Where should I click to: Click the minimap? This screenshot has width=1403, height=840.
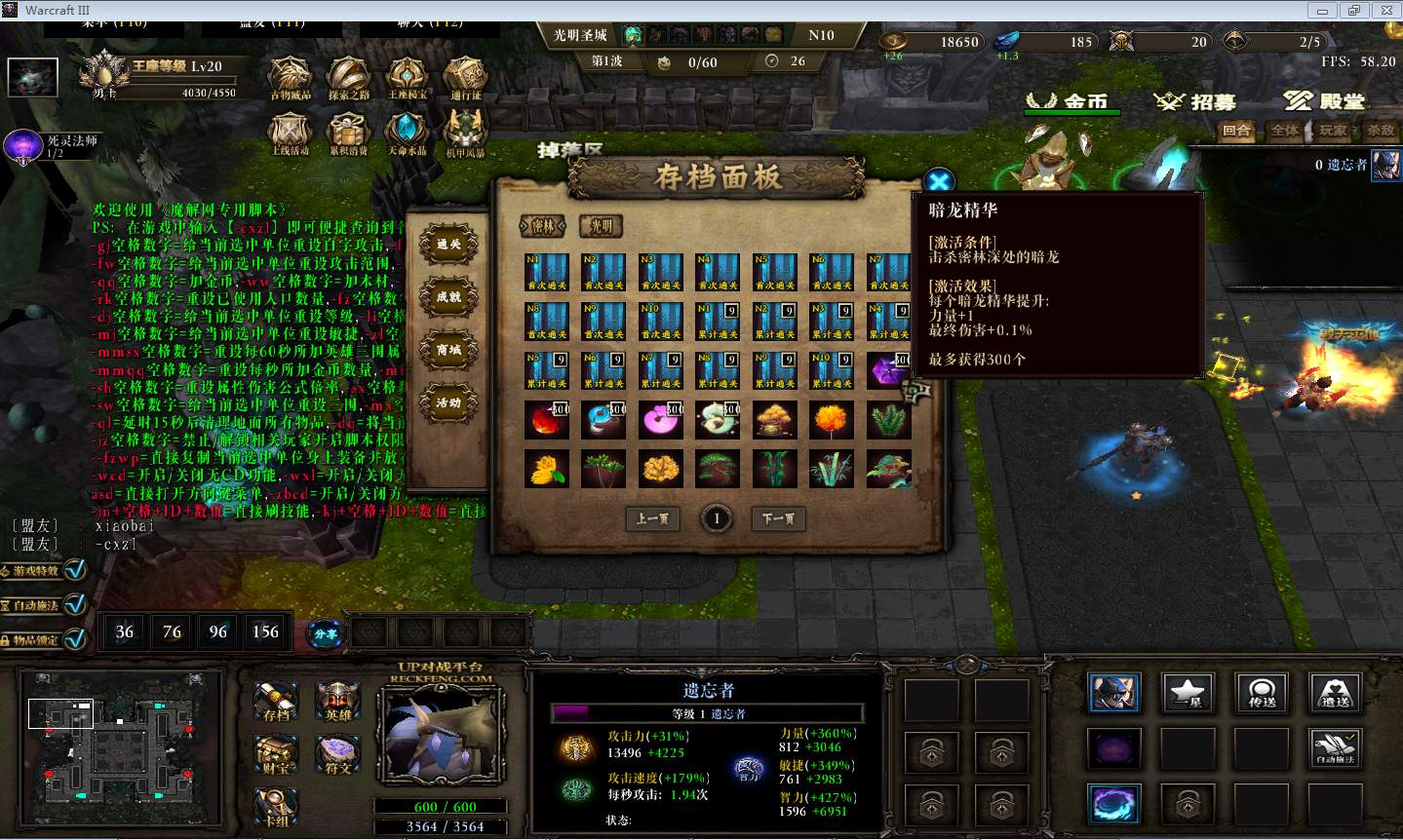[x=117, y=745]
